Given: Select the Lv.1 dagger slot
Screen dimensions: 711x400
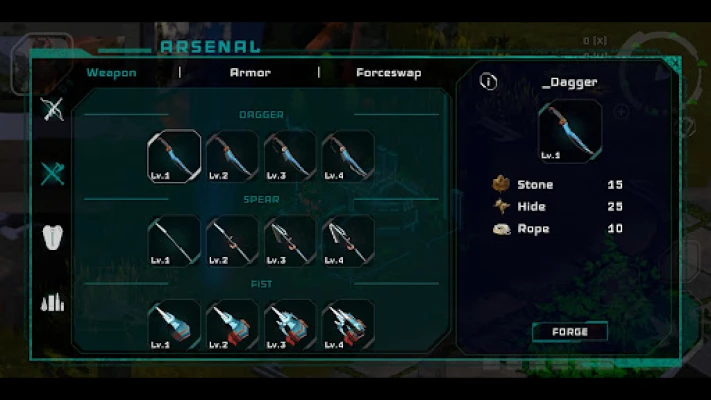Looking at the screenshot, I should pyautogui.click(x=174, y=156).
